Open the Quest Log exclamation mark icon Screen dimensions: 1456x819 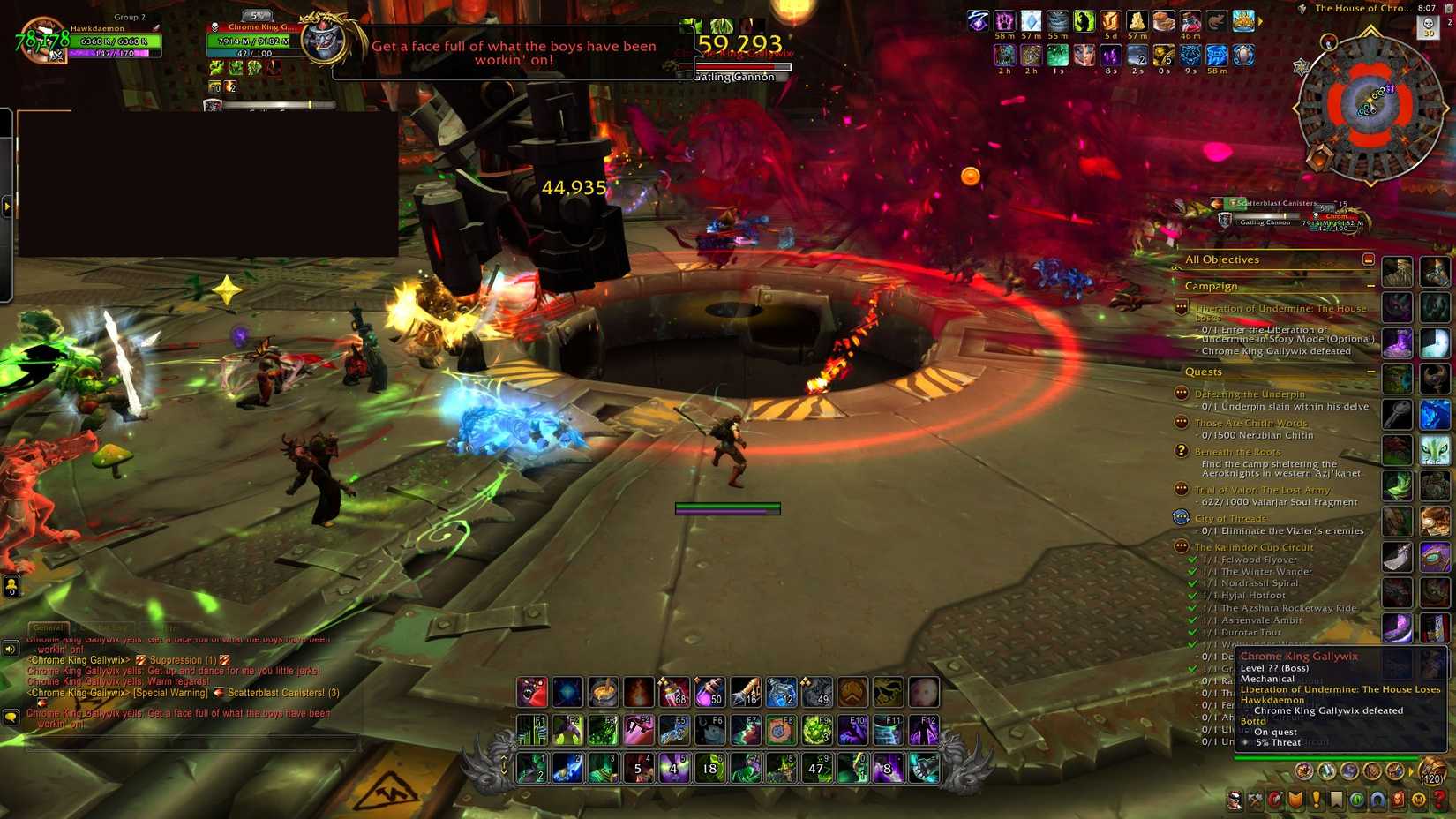tap(1315, 801)
